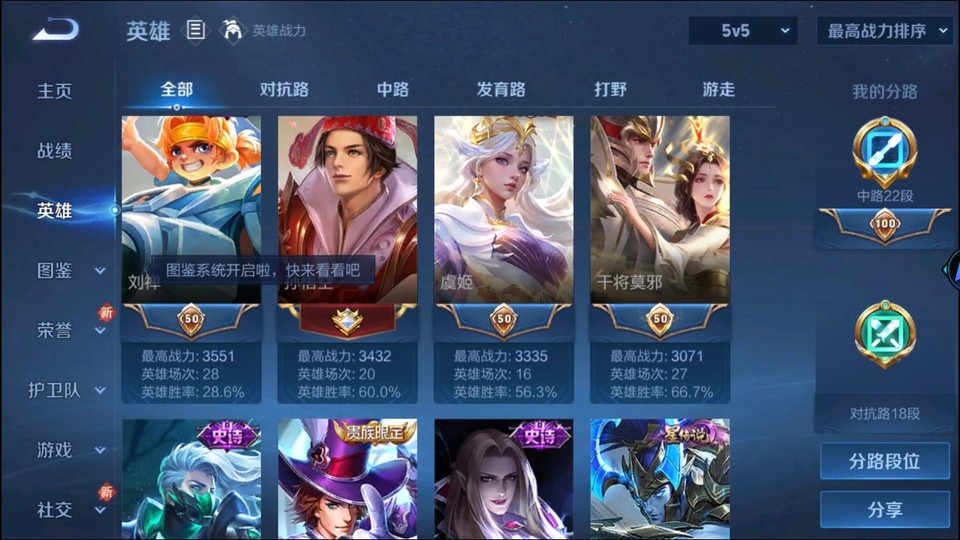Select the 干将莫邪 hero card
960x540 pixels.
pyautogui.click(x=660, y=210)
